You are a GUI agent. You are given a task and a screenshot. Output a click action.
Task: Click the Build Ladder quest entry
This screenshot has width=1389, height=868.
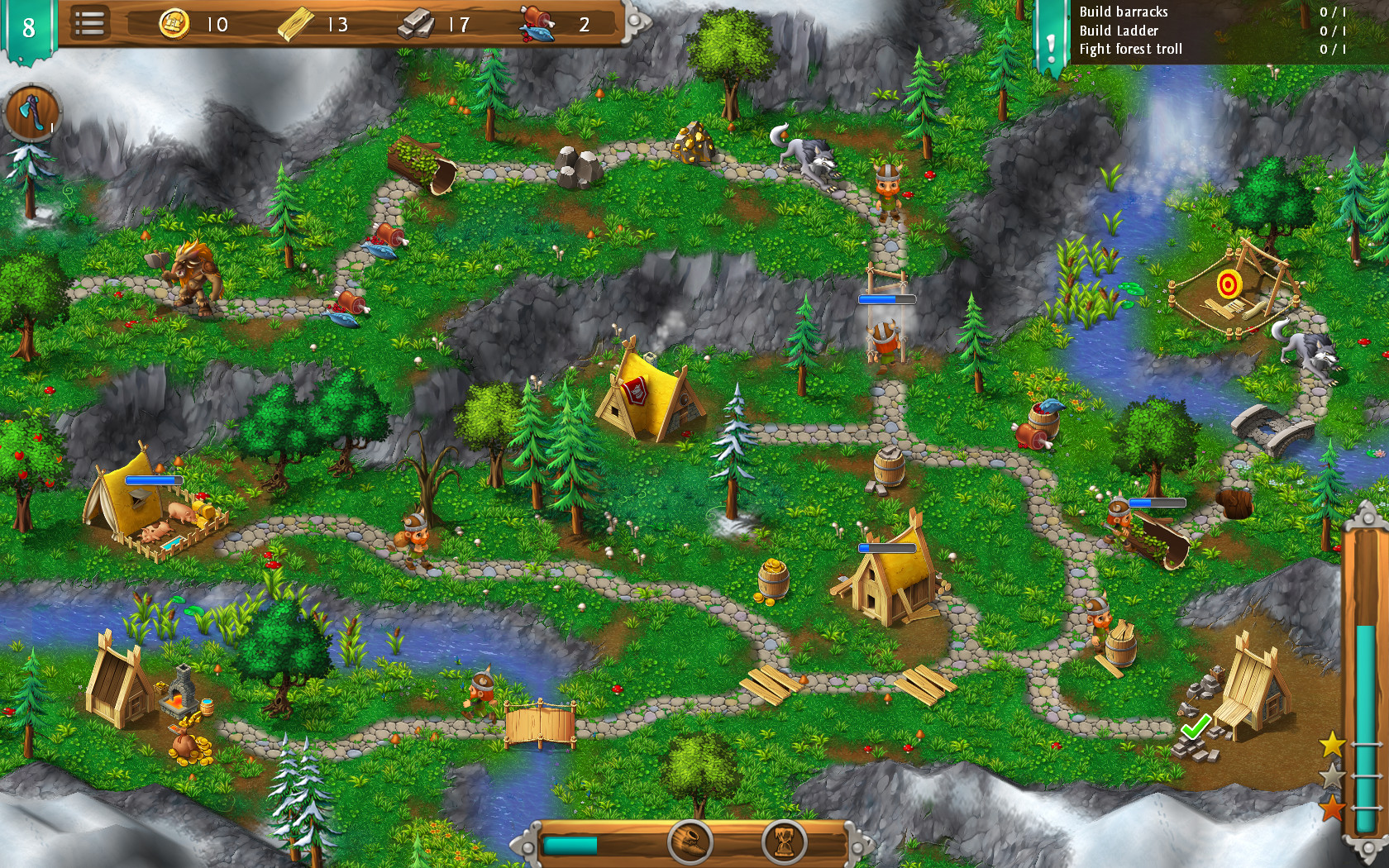tap(1119, 30)
